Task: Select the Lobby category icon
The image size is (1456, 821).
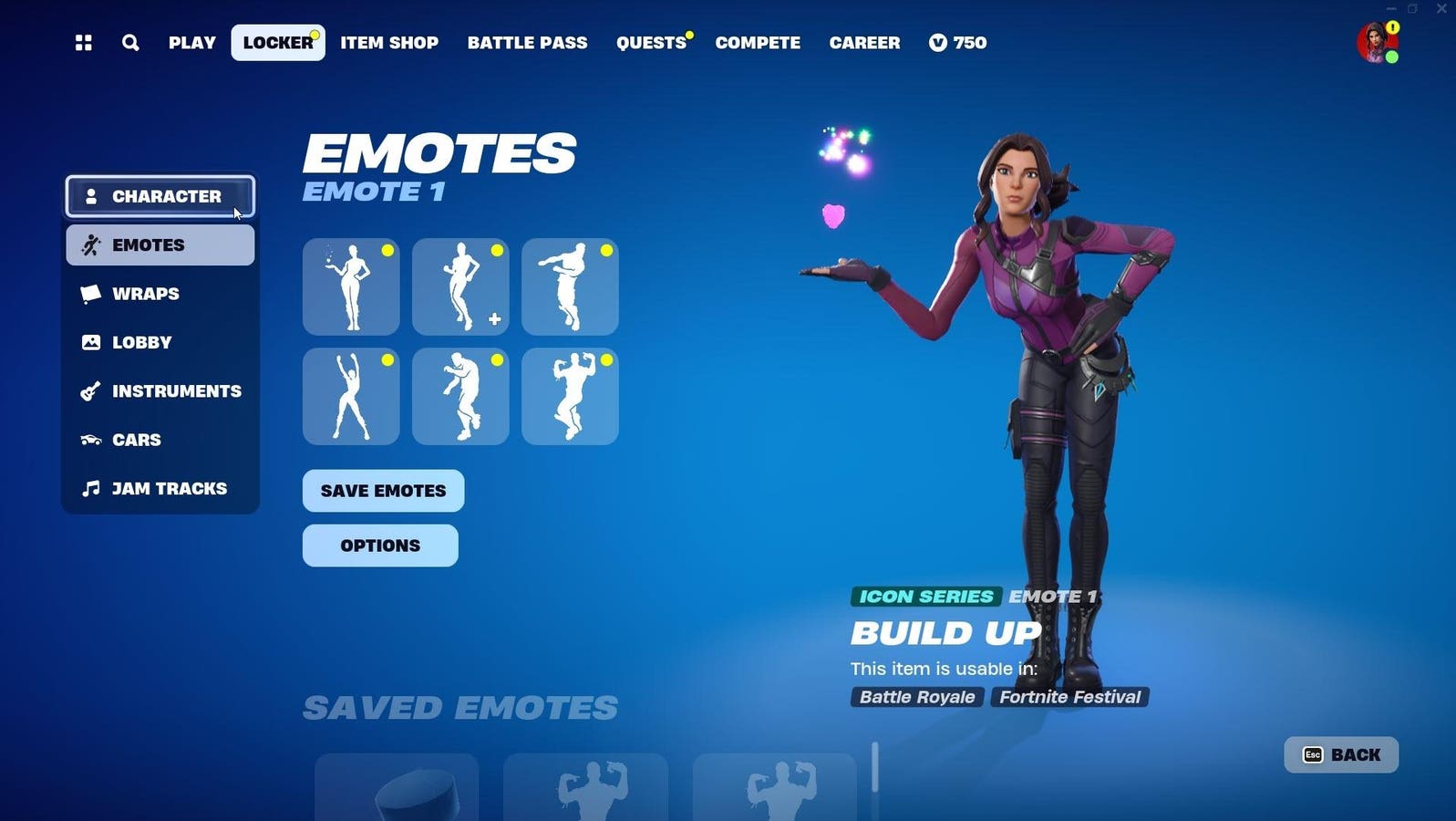Action: 90,342
